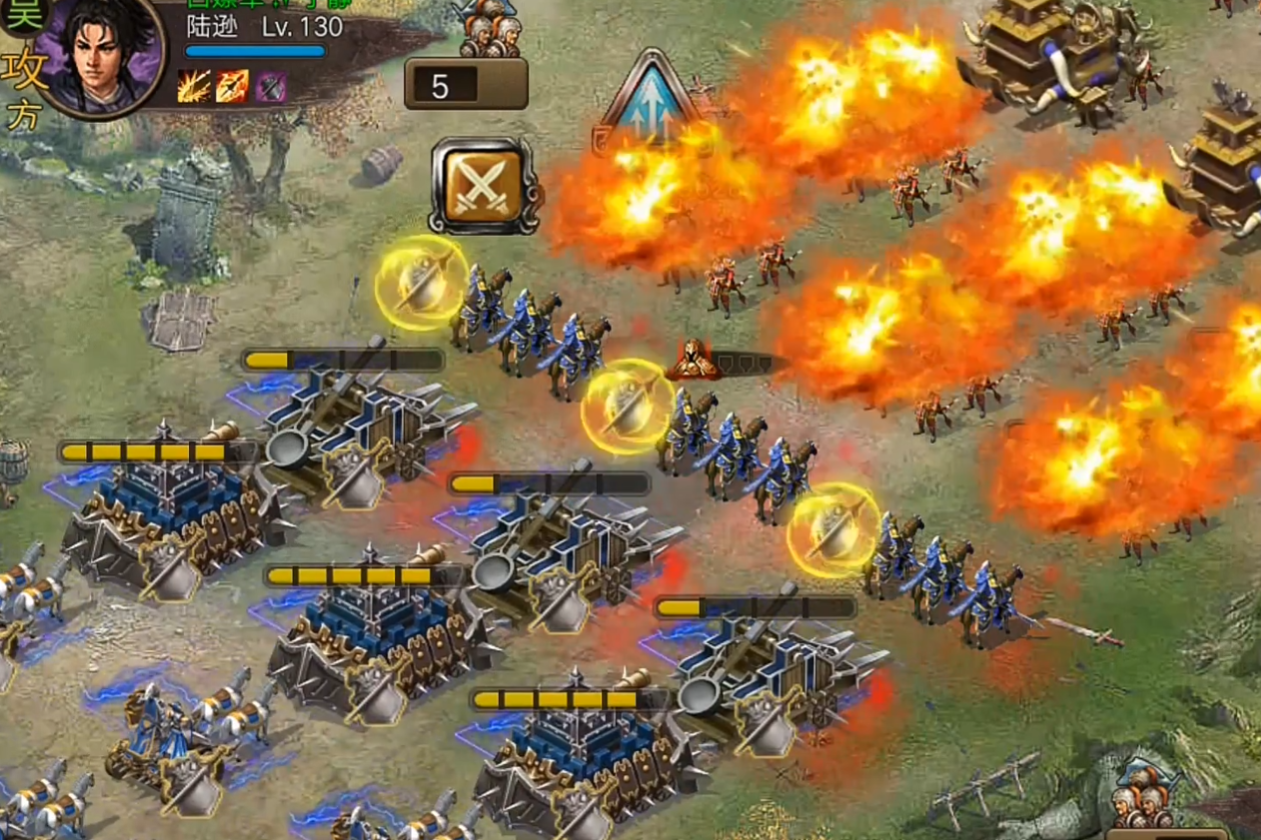1261x840 pixels.
Task: Click the top helmeted soldiers troop icon
Action: point(490,30)
